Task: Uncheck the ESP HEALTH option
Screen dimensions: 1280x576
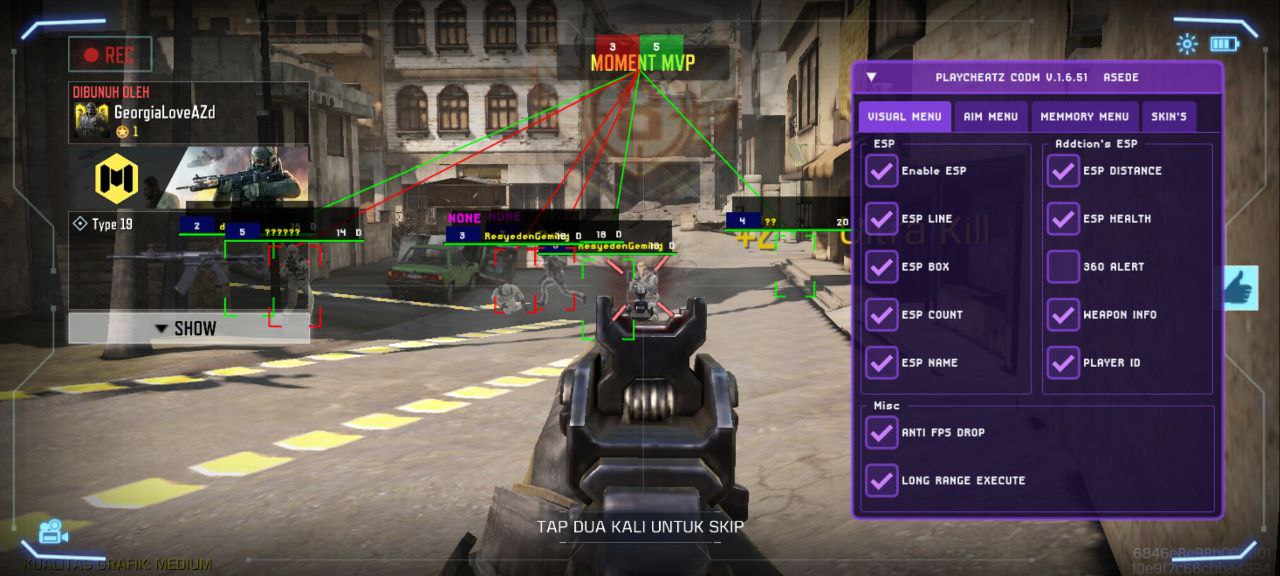Action: [x=1063, y=219]
